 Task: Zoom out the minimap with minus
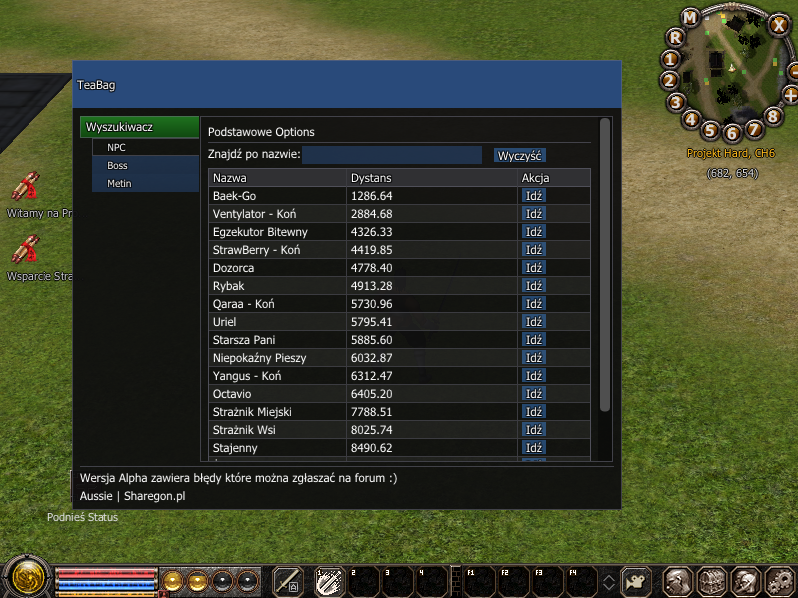click(792, 72)
